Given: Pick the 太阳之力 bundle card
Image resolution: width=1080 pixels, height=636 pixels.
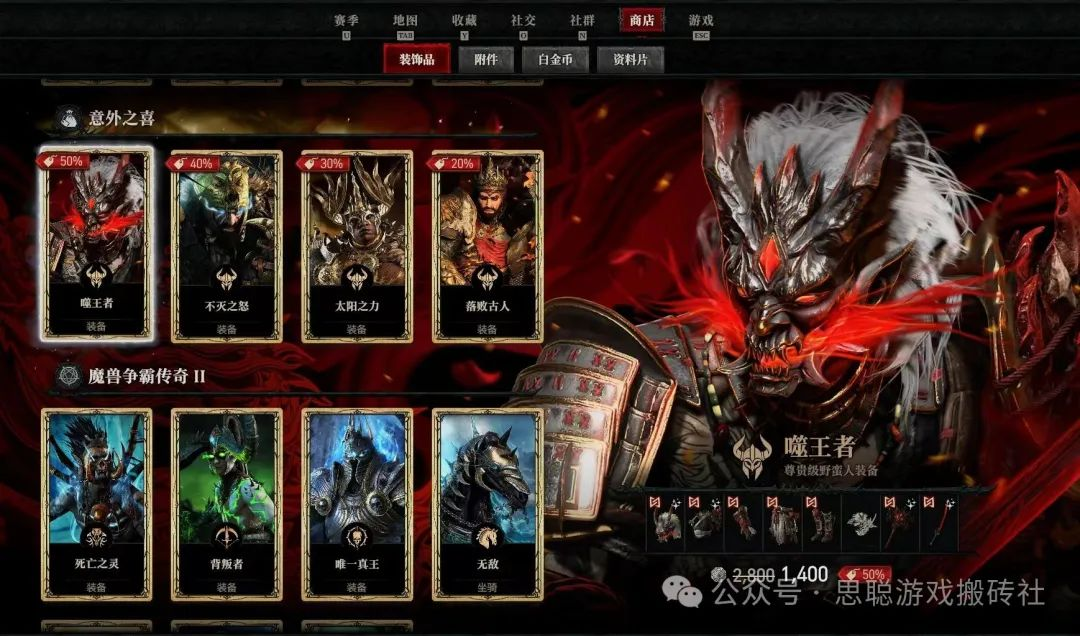Looking at the screenshot, I should 356,244.
